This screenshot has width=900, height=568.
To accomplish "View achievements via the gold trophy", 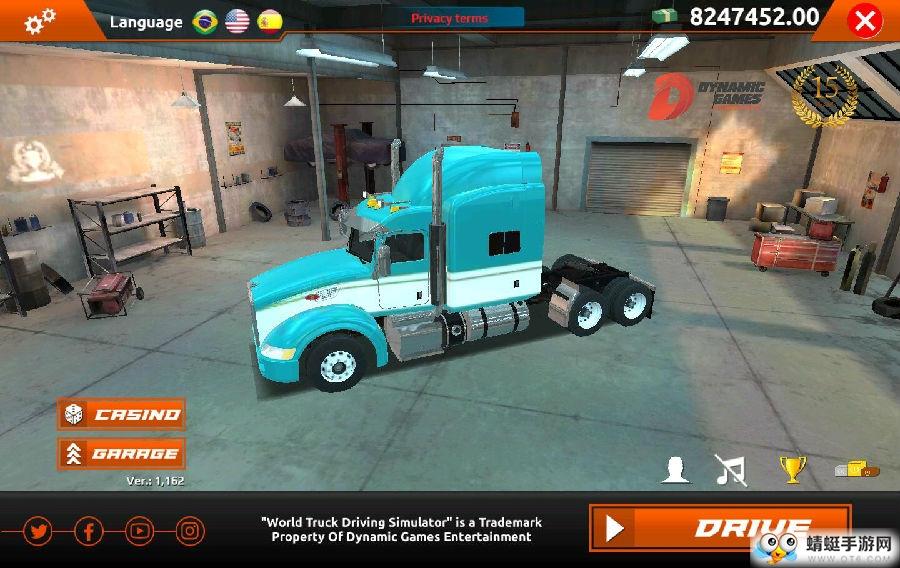I will [x=792, y=469].
